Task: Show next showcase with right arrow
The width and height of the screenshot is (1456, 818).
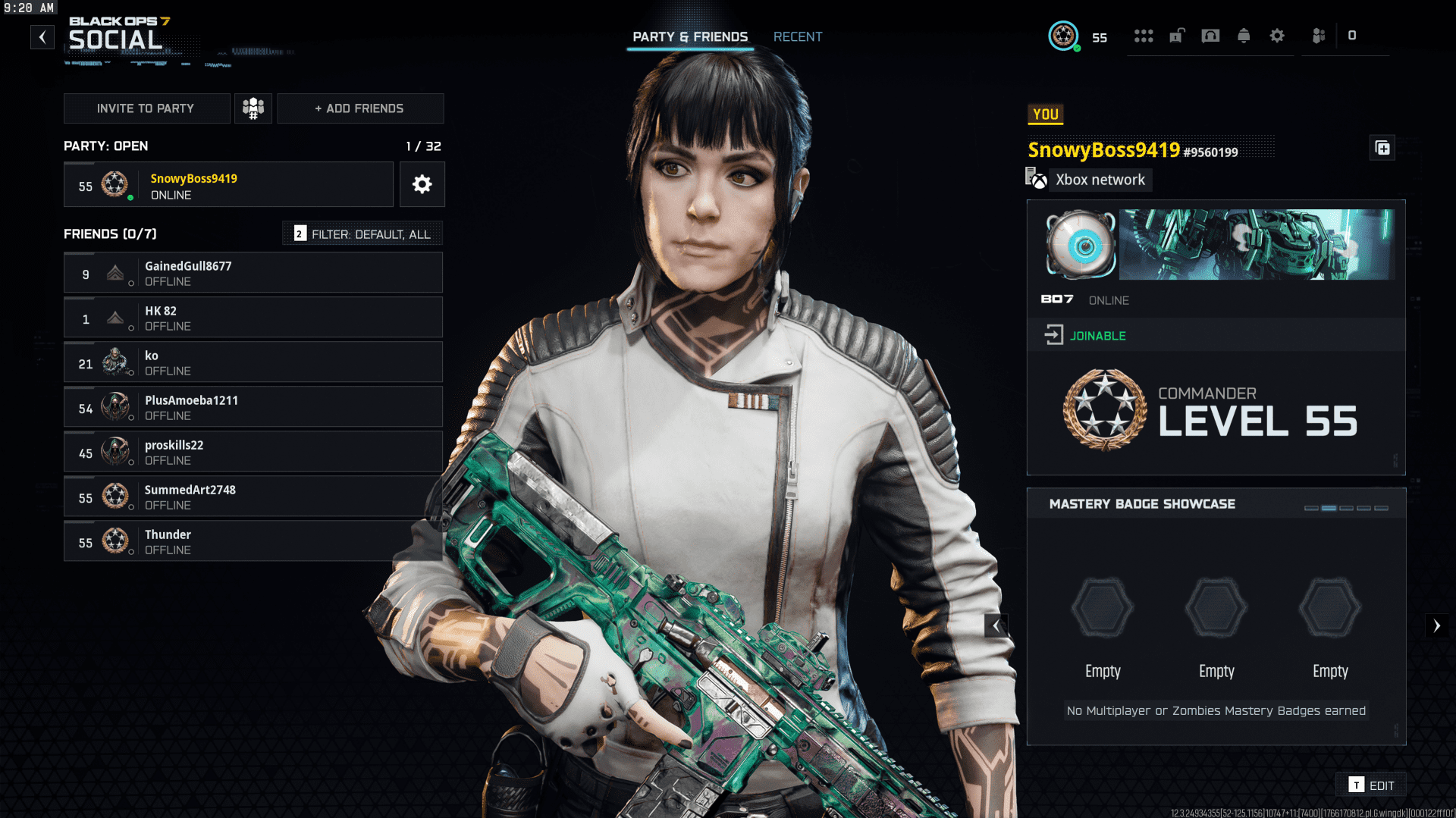Action: pos(1436,625)
